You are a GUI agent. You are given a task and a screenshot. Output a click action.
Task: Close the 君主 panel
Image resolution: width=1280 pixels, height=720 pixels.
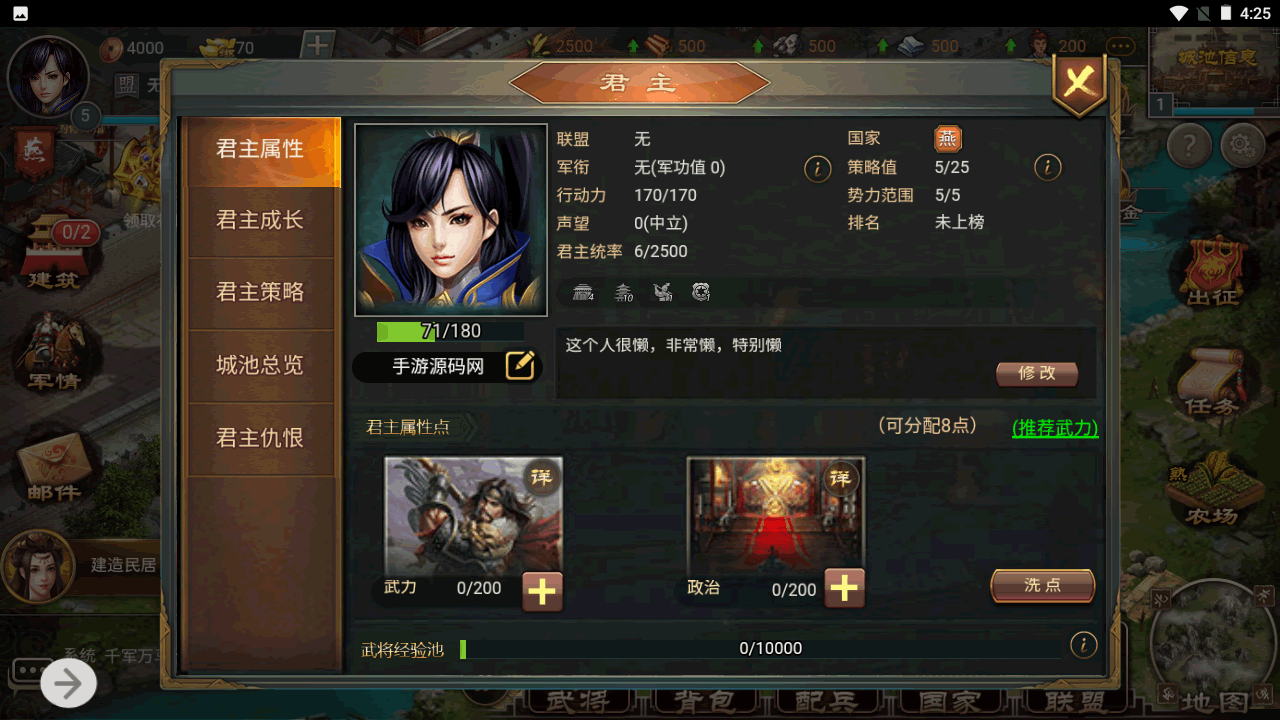[1078, 82]
